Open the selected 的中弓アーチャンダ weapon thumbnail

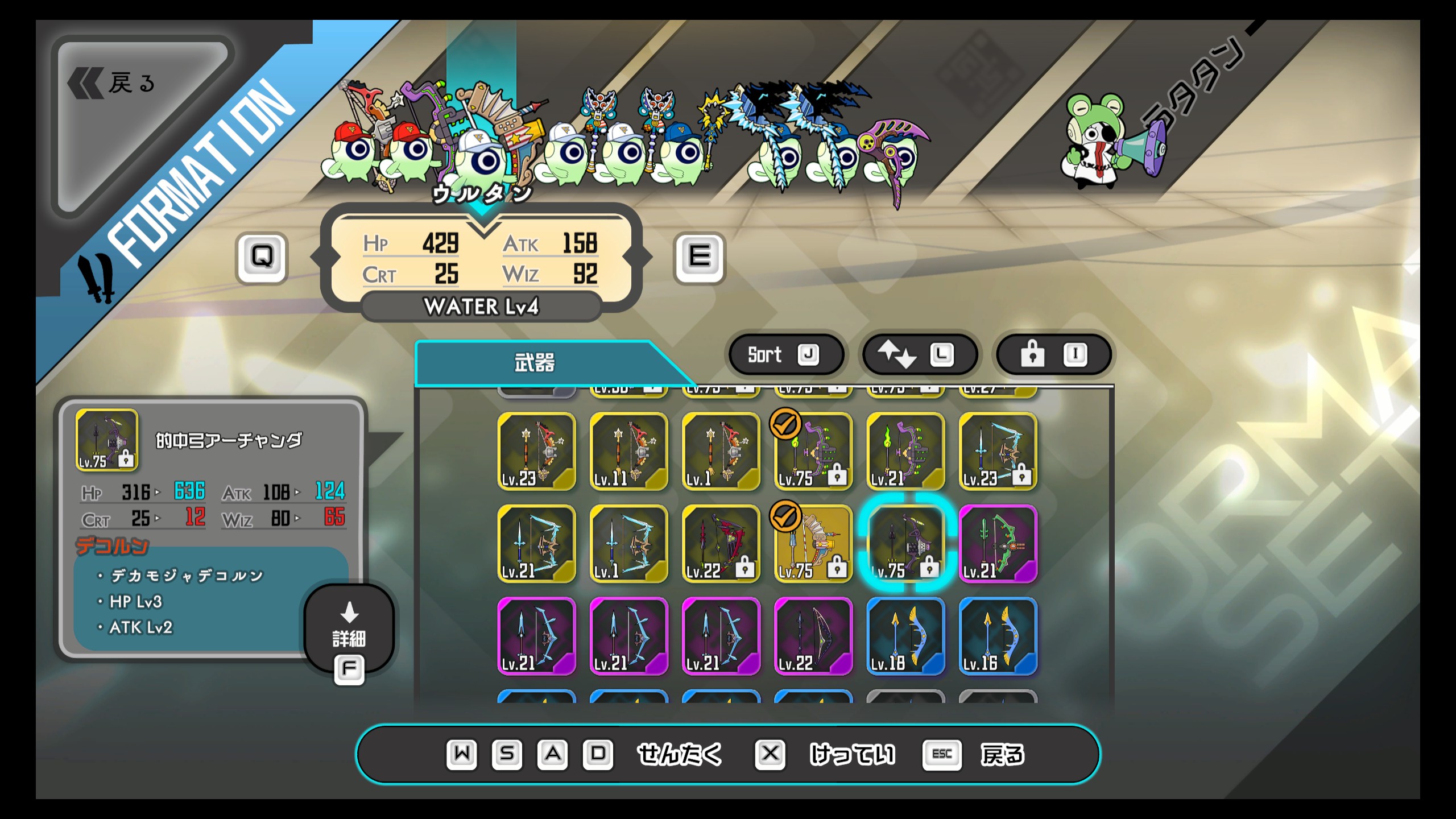[x=107, y=440]
